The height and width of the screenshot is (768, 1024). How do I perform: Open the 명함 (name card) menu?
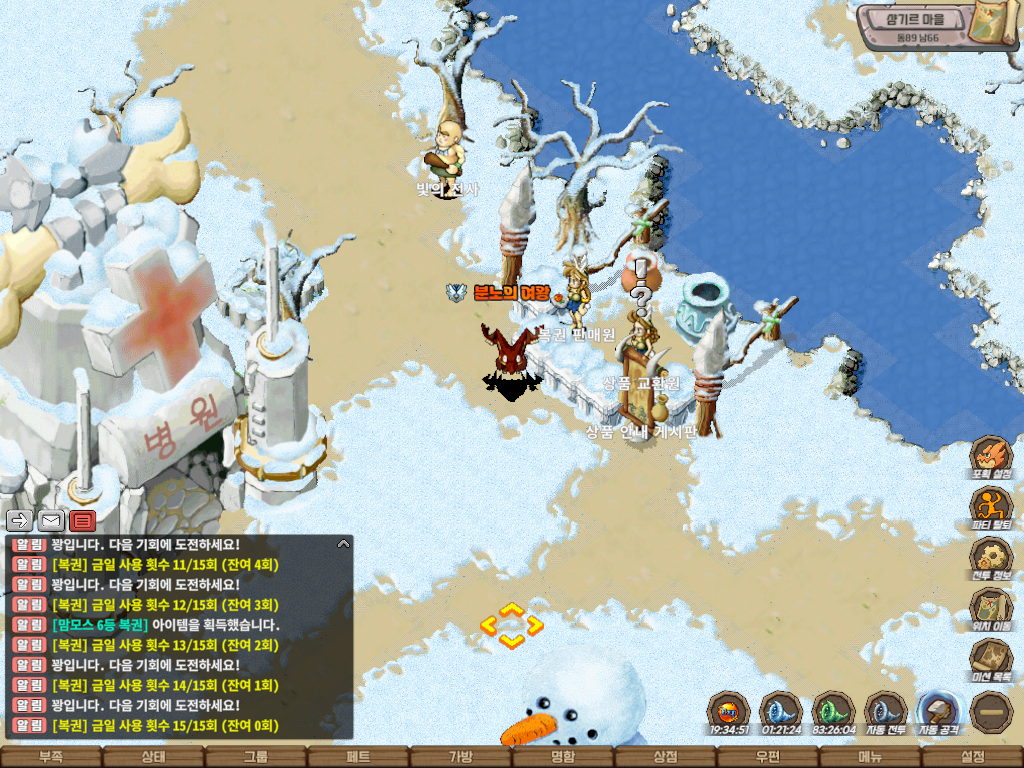tap(563, 757)
